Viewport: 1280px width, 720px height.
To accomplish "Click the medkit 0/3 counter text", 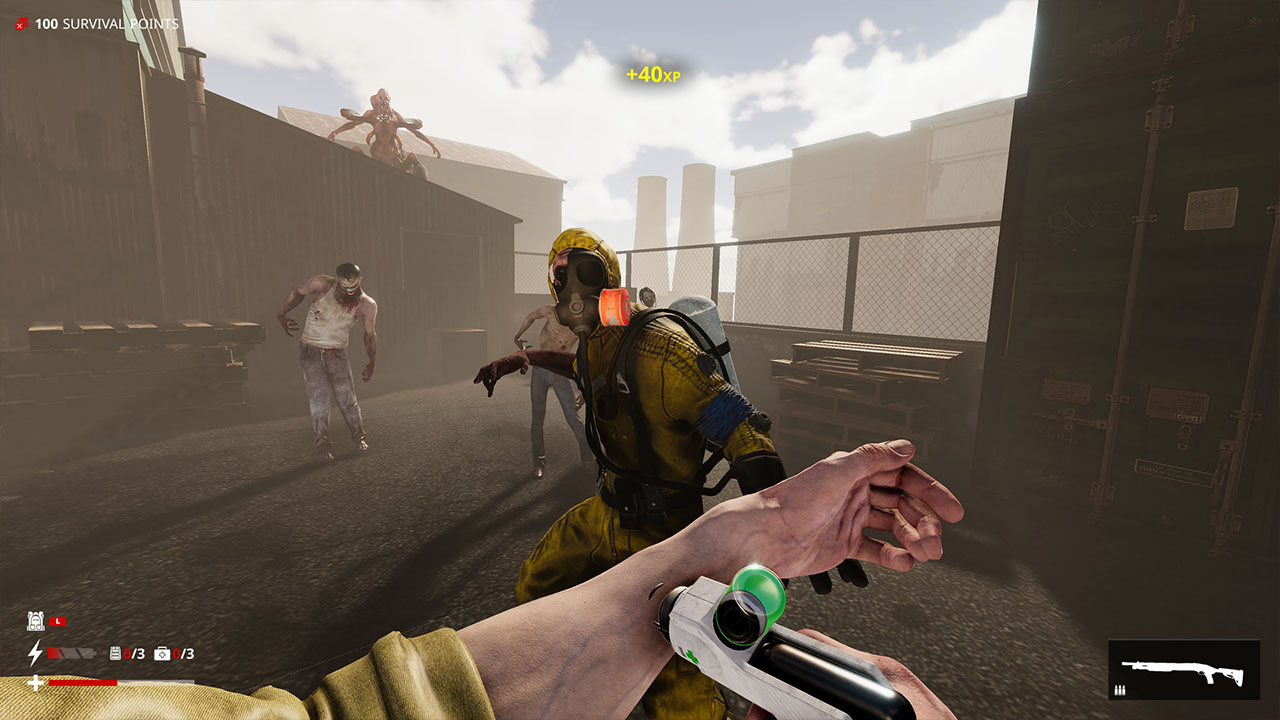I will coord(183,653).
